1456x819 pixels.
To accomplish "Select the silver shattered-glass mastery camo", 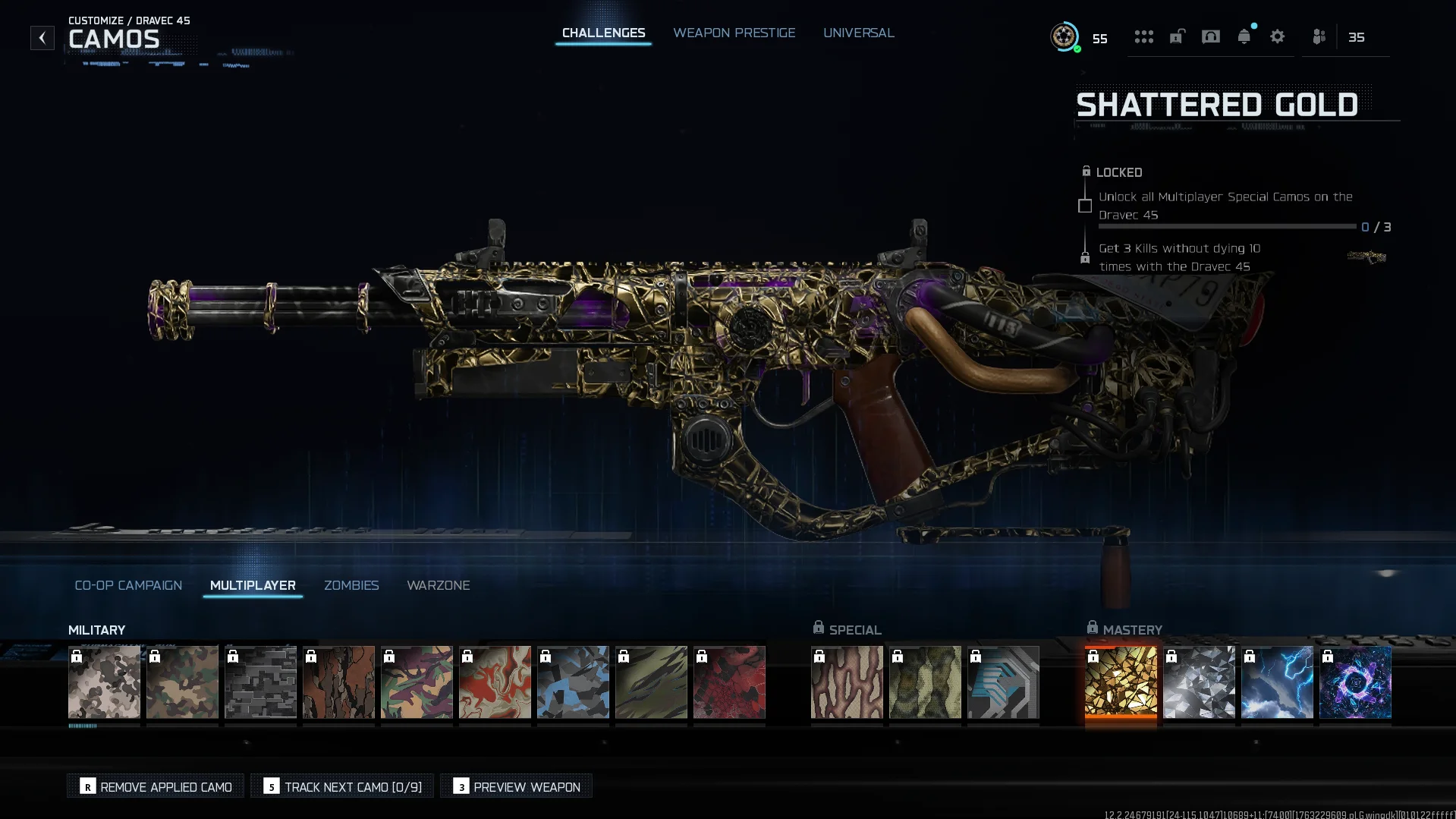I will pyautogui.click(x=1199, y=682).
